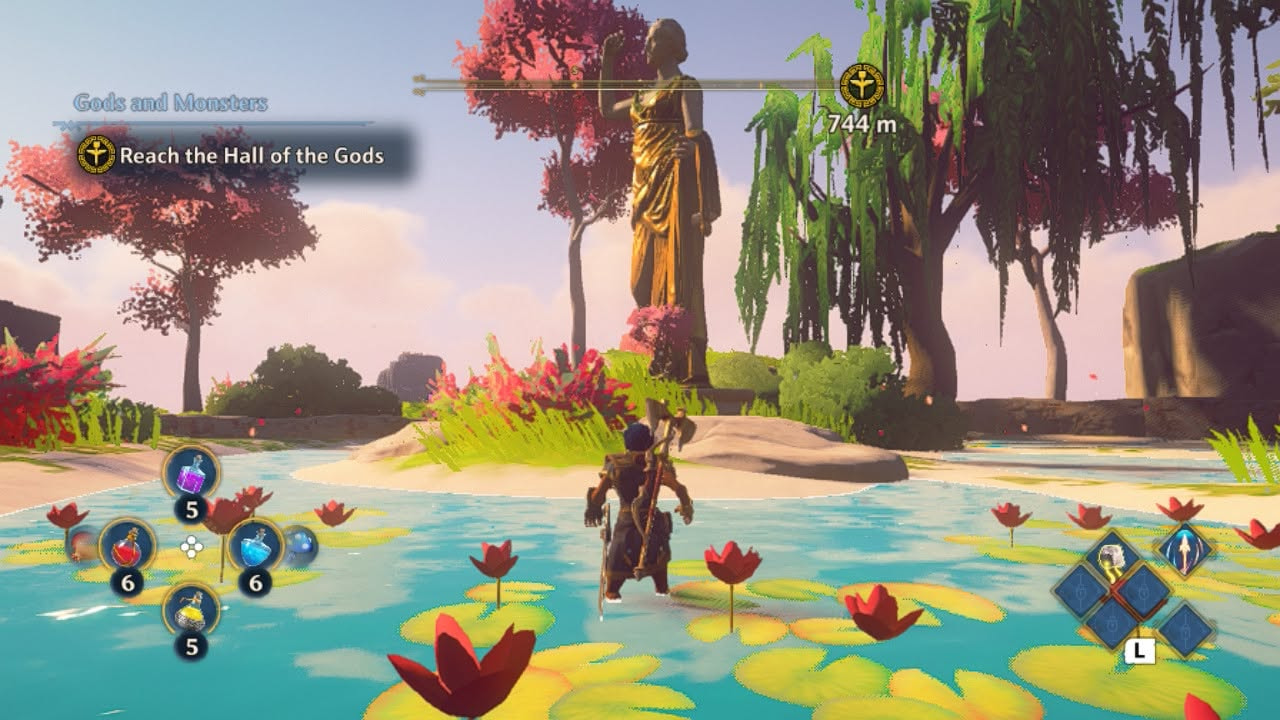Screen dimensions: 1280x720
Task: Select the blue mushroom icon beside the blue potion
Action: (299, 545)
